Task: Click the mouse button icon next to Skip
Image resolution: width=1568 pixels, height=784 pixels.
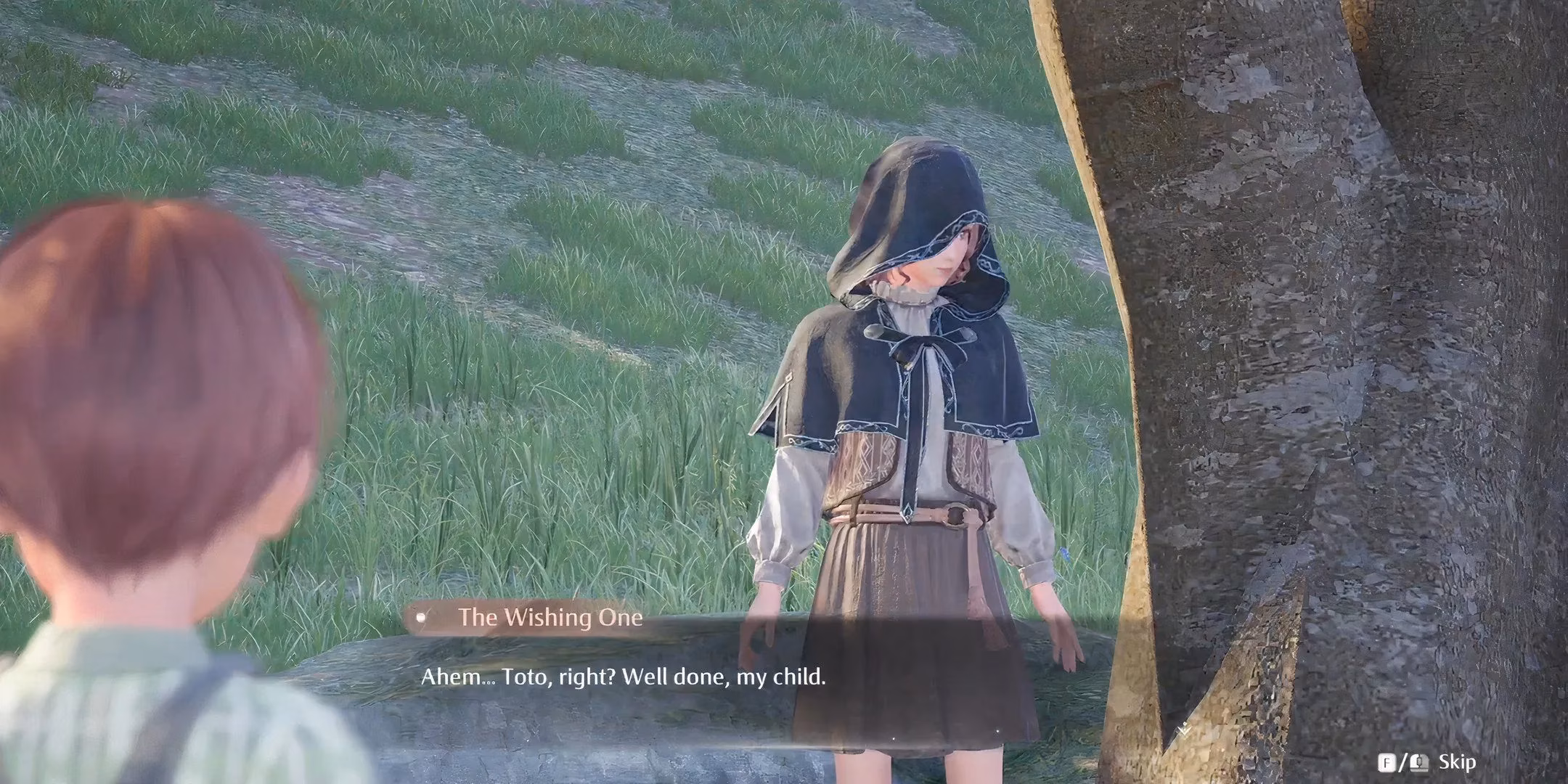Action: click(1419, 761)
